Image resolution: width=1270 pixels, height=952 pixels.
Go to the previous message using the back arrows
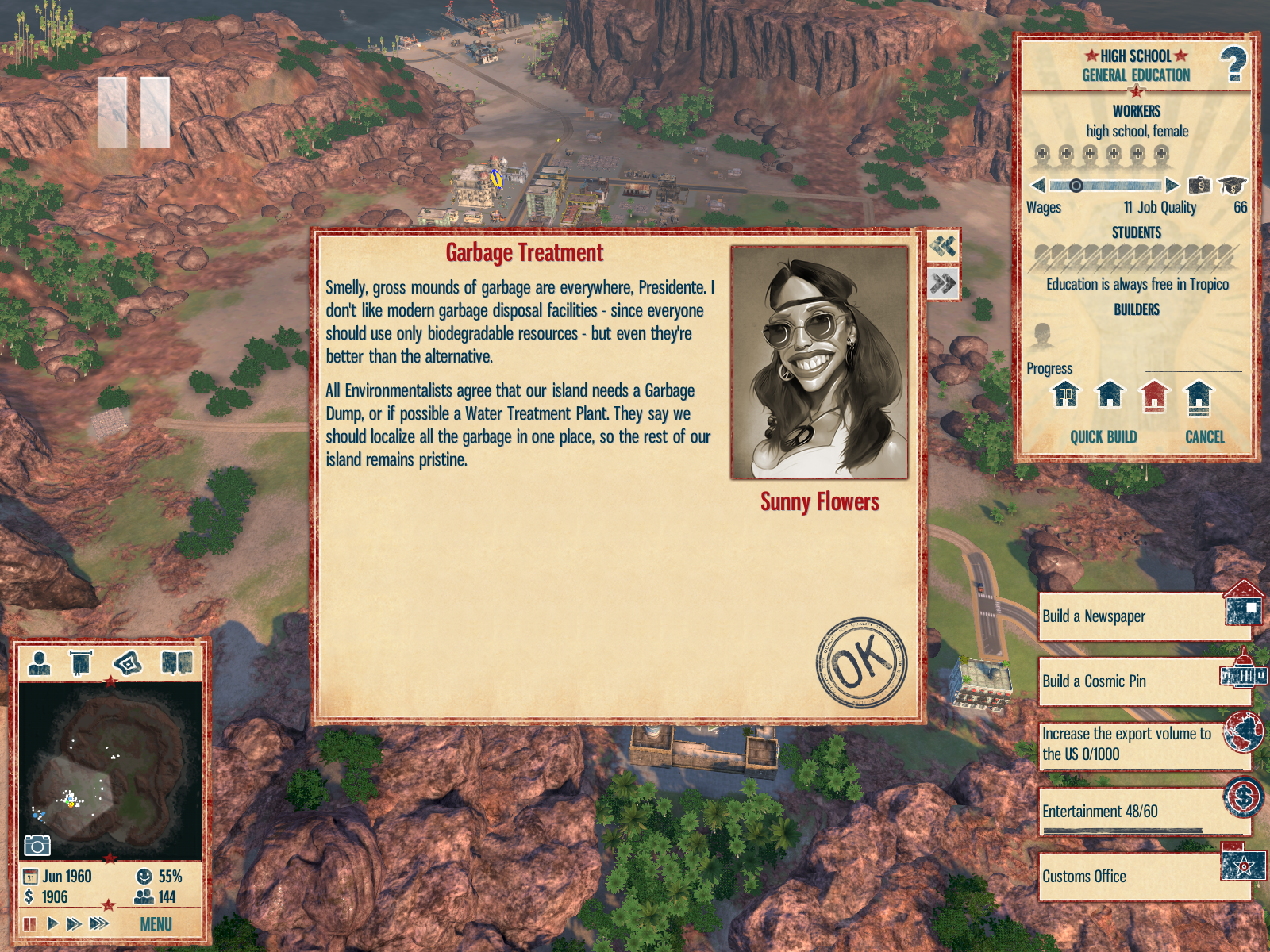tap(943, 246)
